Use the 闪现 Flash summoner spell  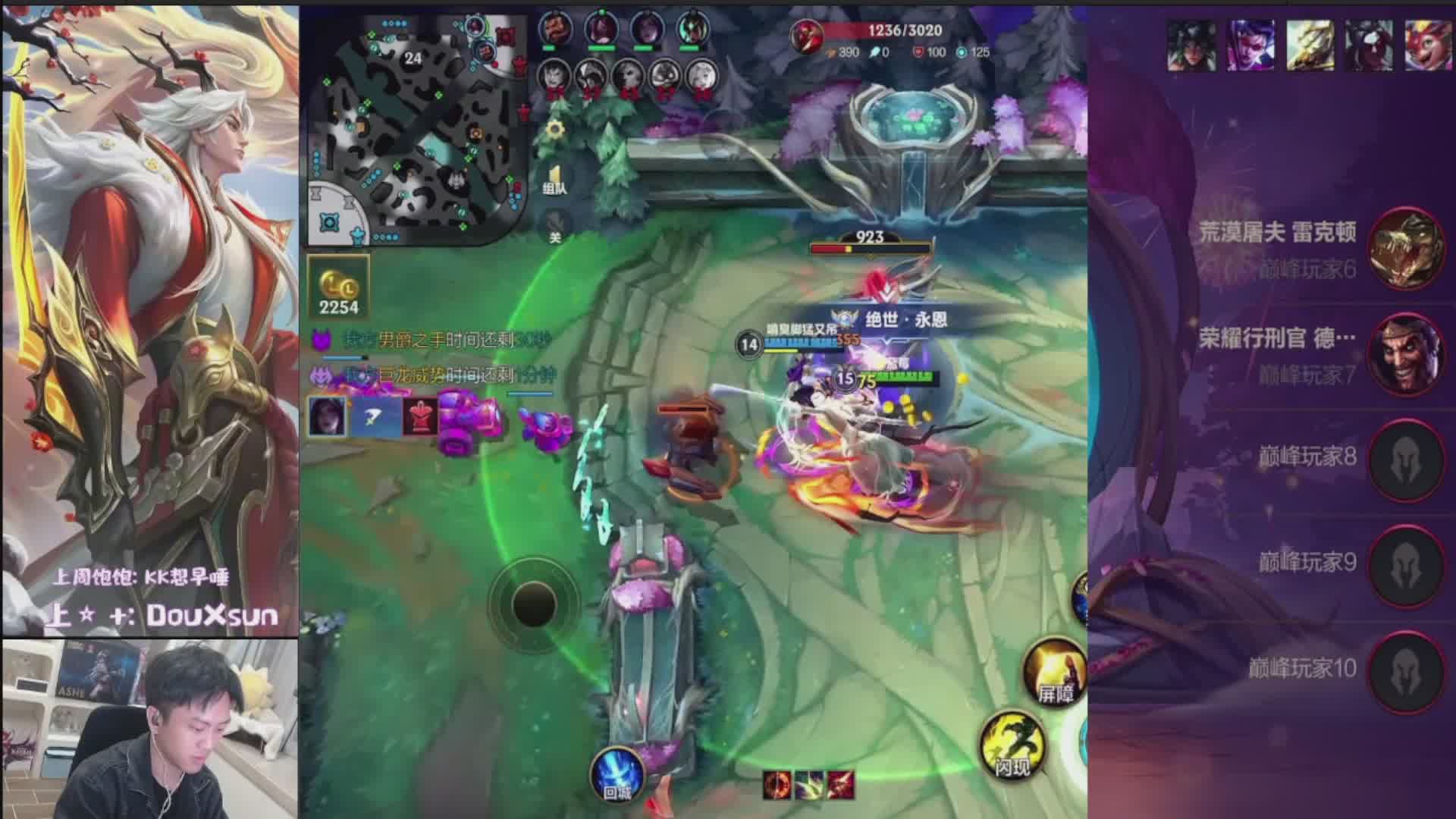(1012, 744)
